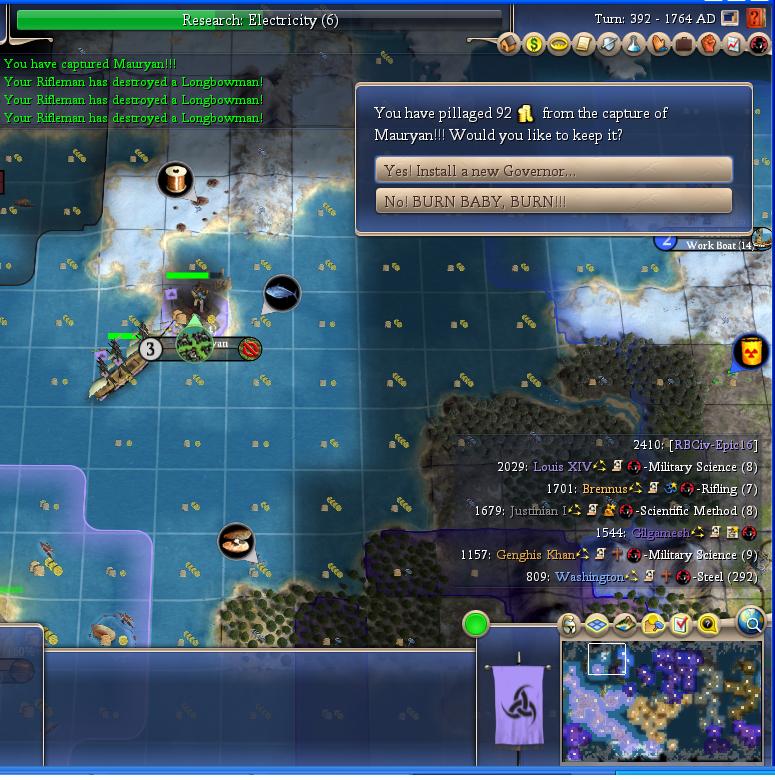Open the technology advisor flask icon
This screenshot has width=775, height=780.
[x=634, y=44]
